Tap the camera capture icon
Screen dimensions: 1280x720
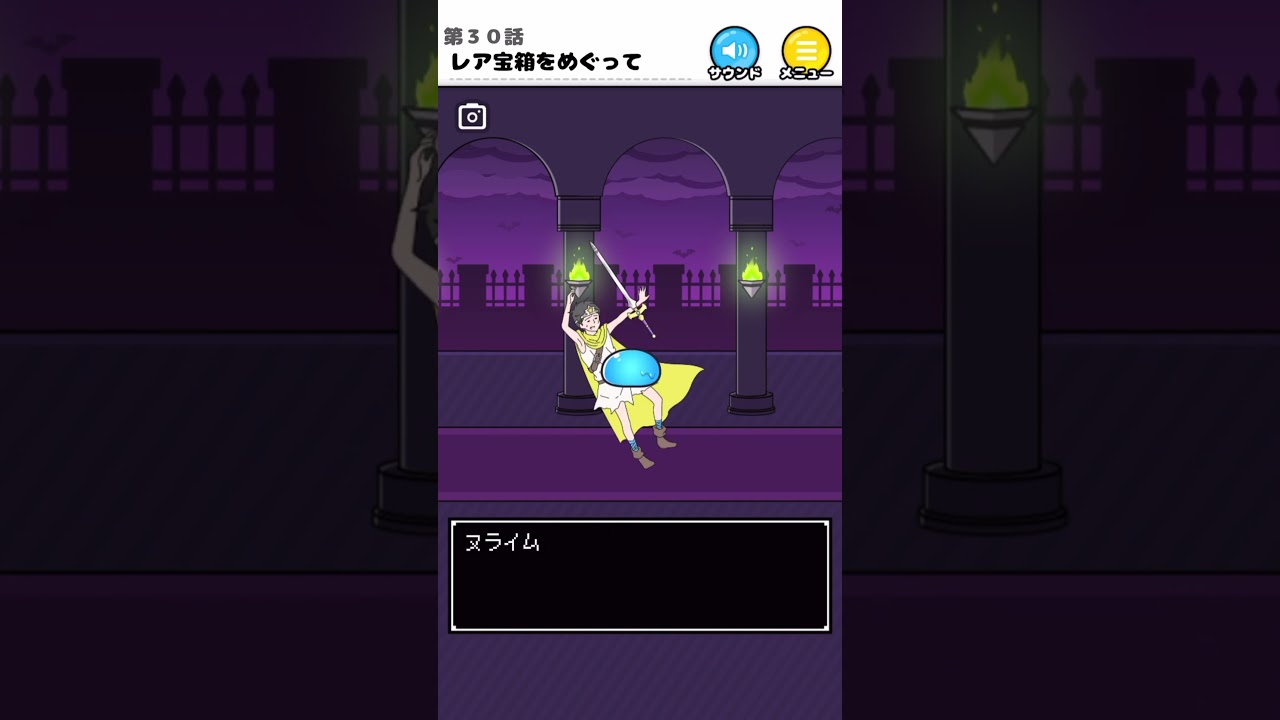coord(472,115)
